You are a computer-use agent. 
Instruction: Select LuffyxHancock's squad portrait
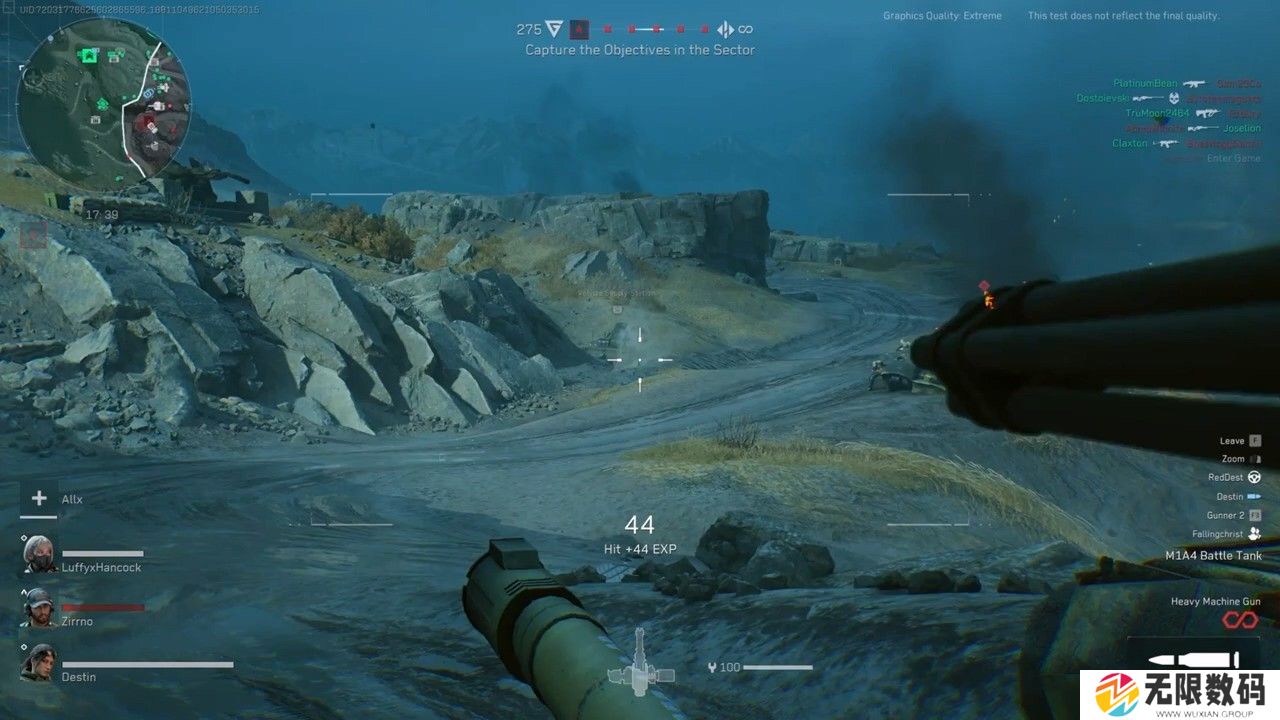(x=40, y=554)
